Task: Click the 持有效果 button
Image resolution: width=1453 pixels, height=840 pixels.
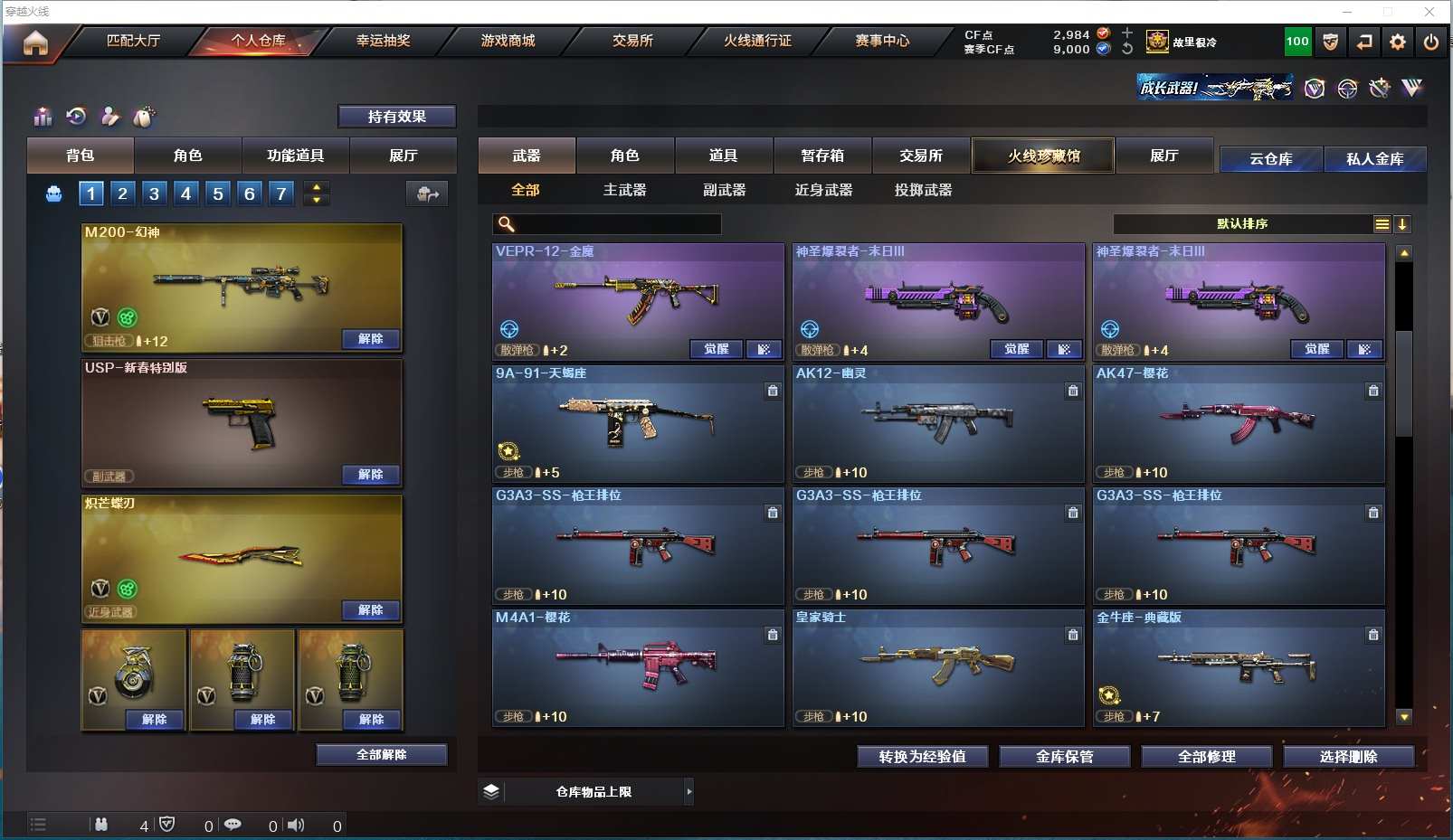Action: [x=396, y=117]
